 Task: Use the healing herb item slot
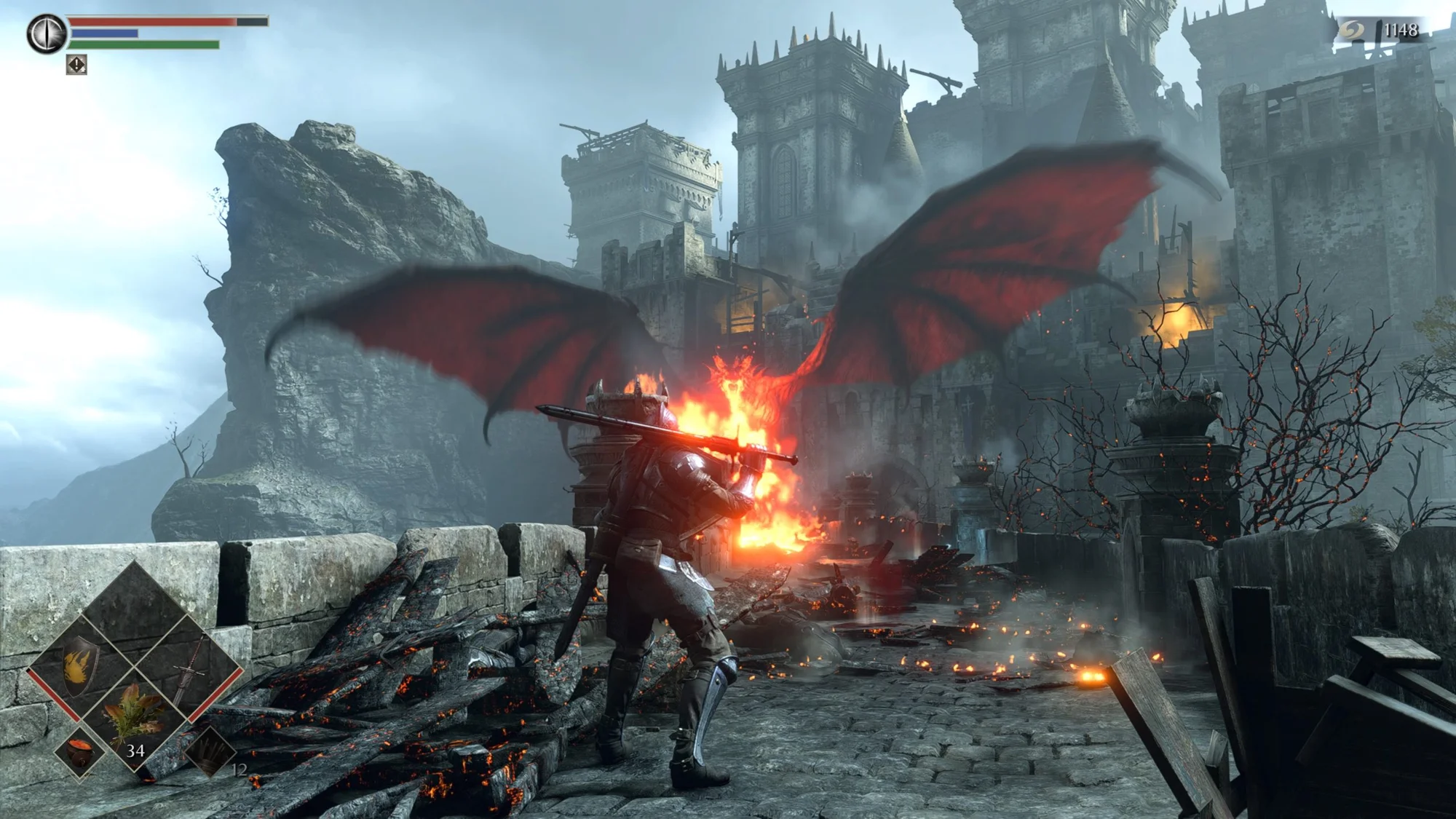134,716
